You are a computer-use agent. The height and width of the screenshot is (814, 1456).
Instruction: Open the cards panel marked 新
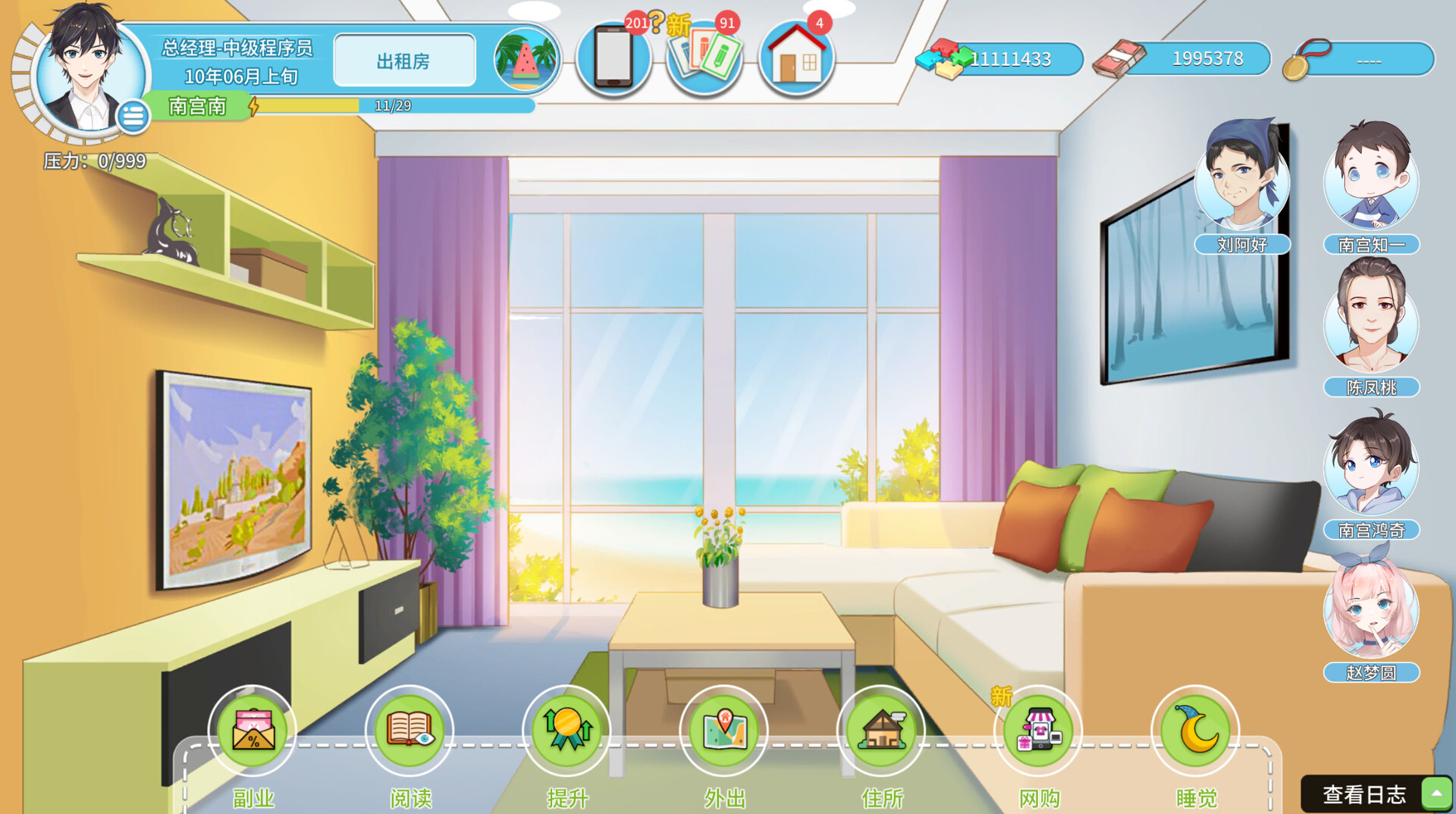tap(704, 58)
